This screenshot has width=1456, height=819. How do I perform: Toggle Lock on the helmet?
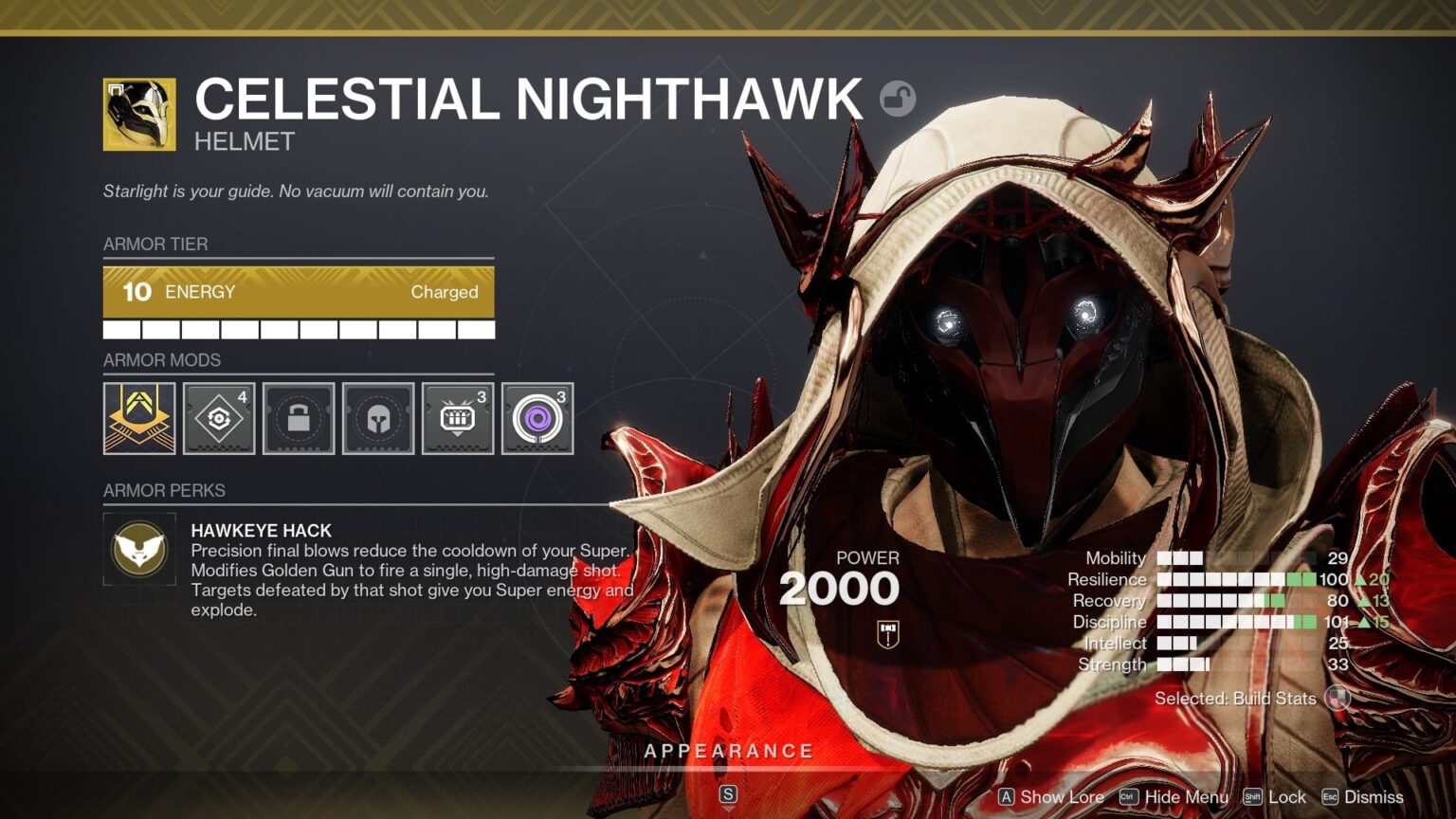1277,797
